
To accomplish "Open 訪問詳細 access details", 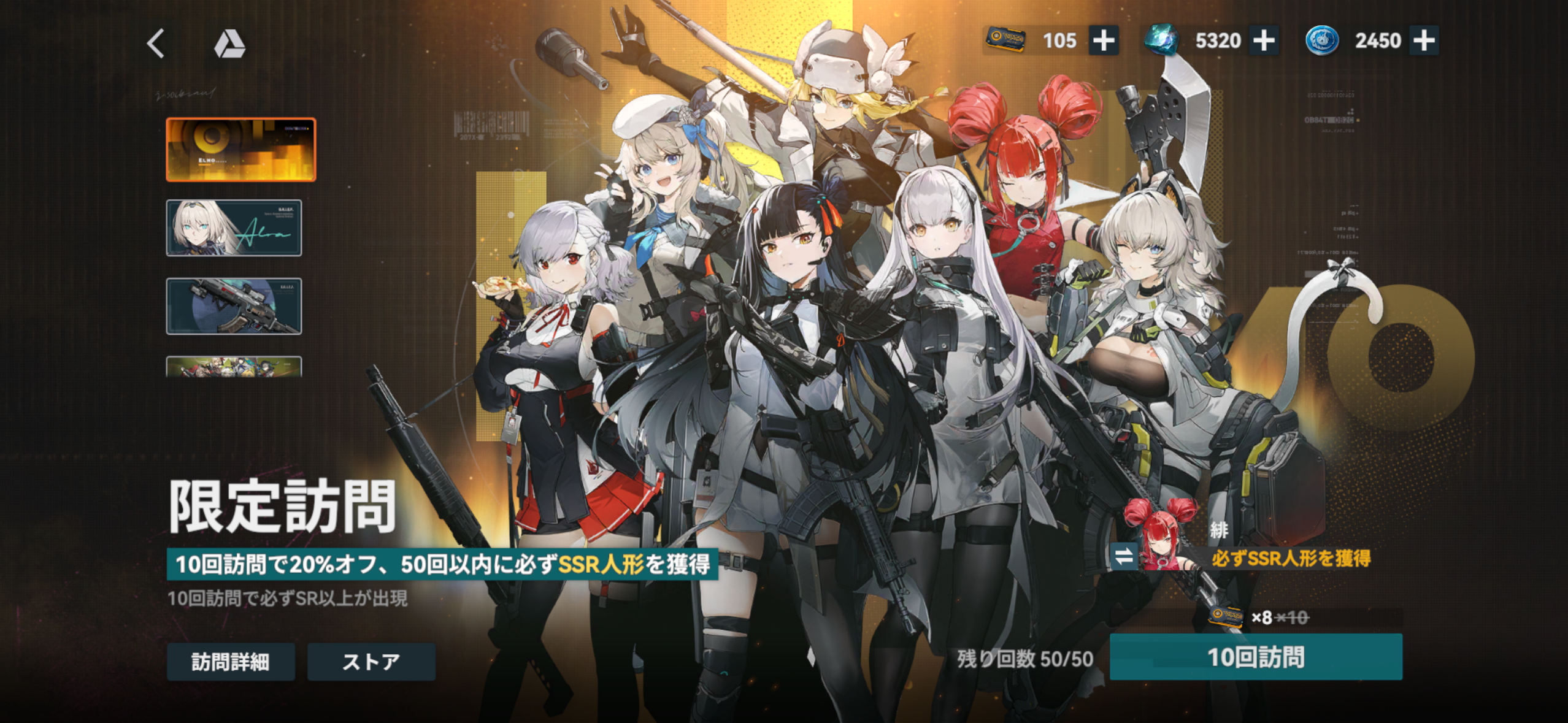I will [231, 662].
